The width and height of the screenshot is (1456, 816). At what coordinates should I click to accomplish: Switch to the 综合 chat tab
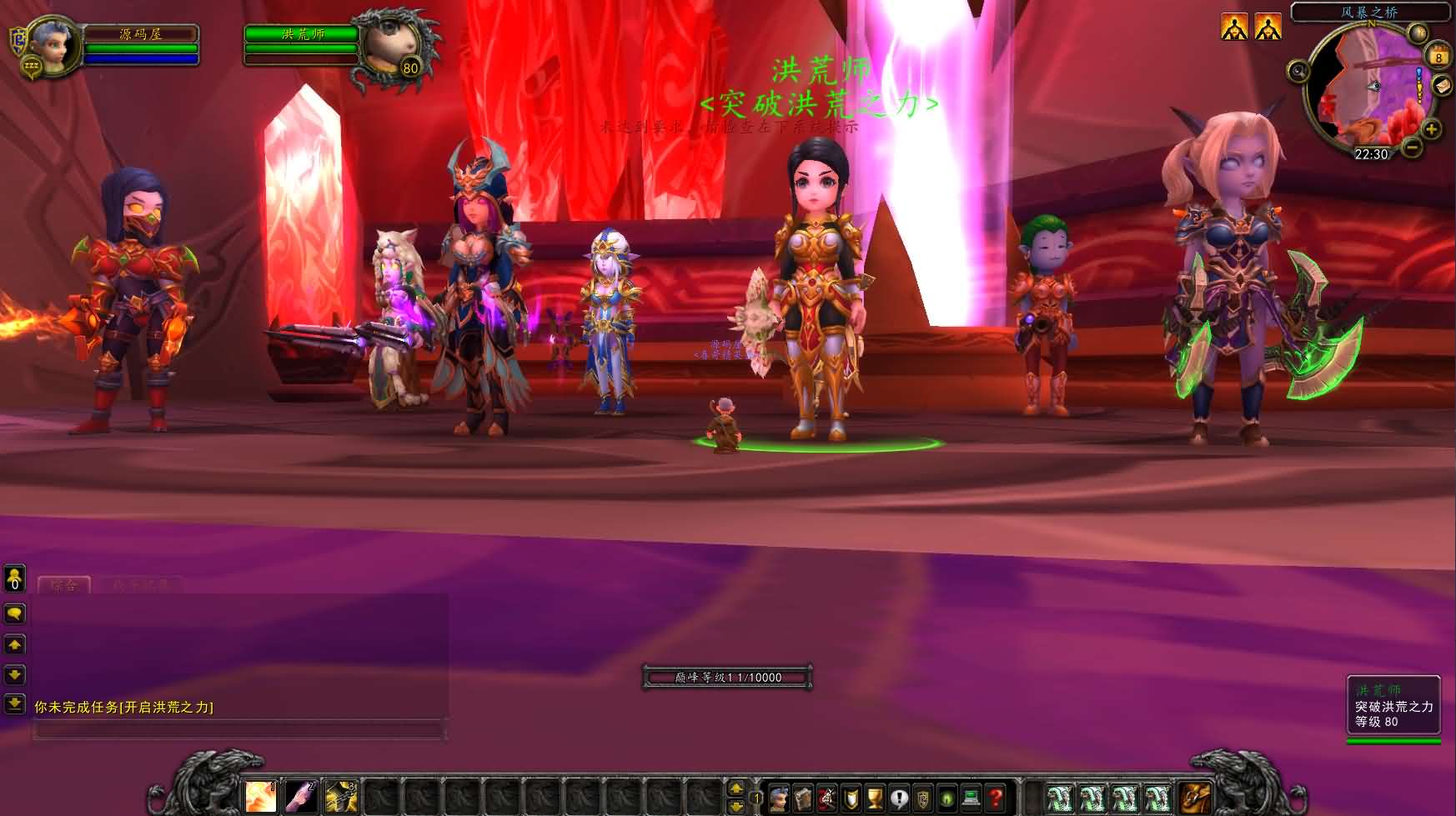[x=64, y=585]
